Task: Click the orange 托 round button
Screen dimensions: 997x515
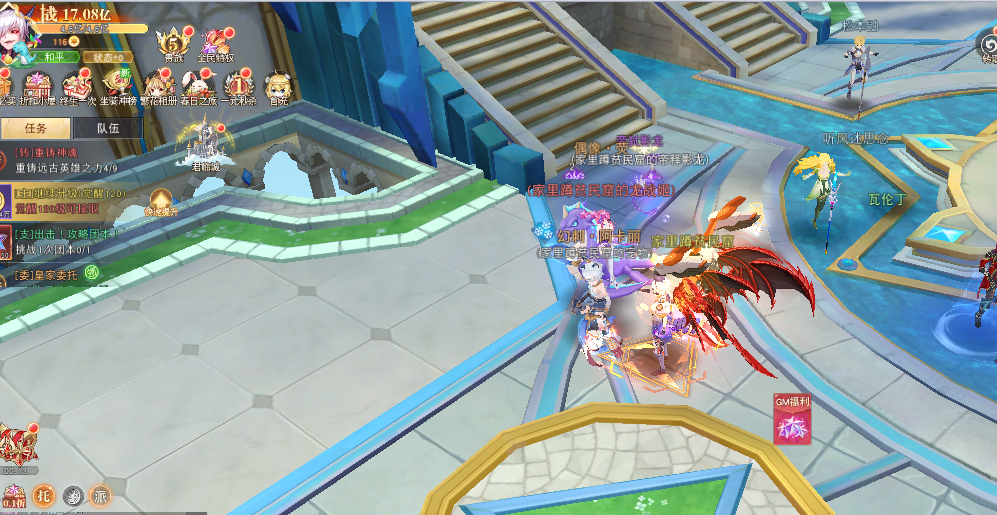Action: [43, 494]
